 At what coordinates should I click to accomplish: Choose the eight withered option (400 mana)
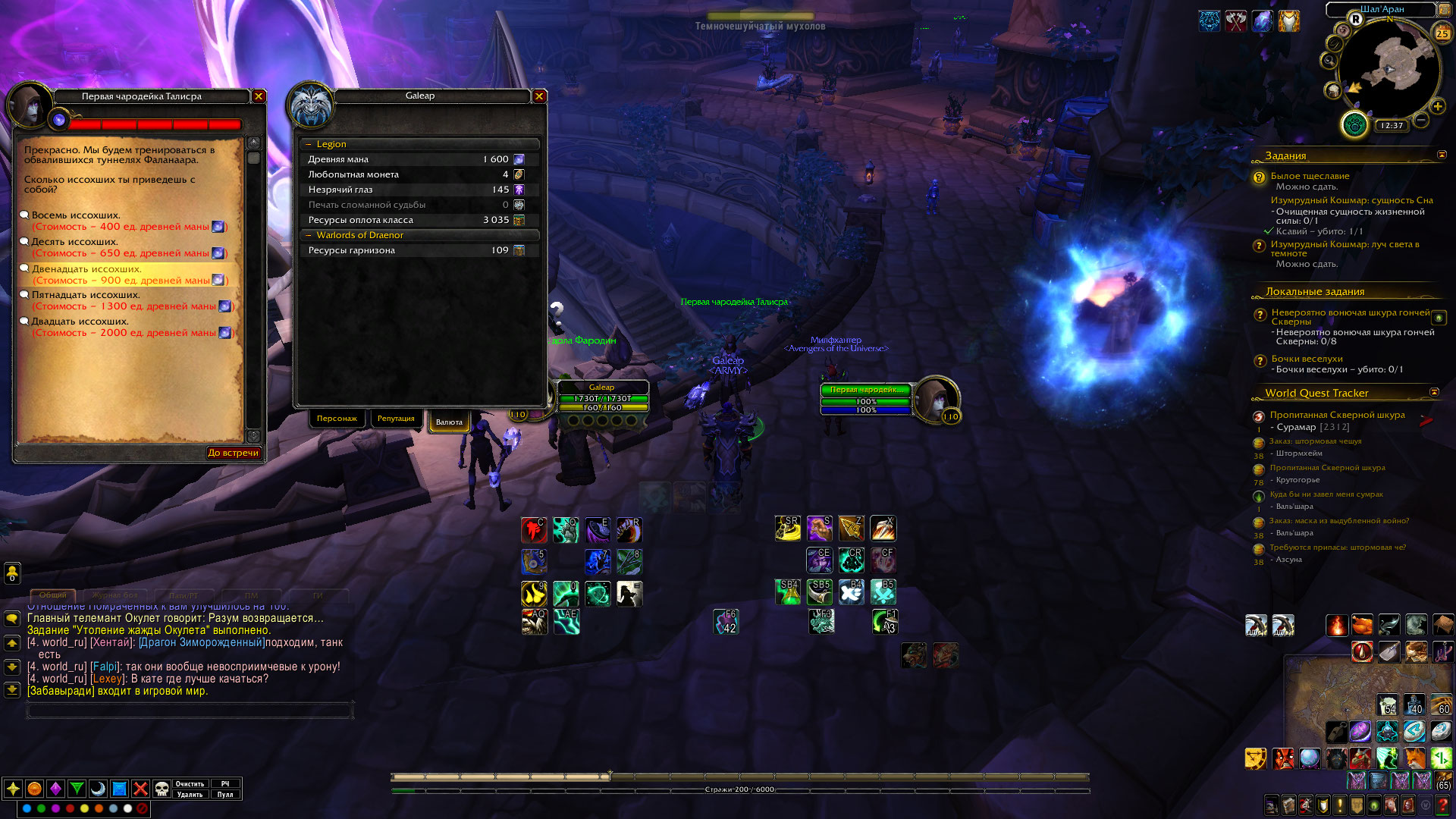(76, 215)
